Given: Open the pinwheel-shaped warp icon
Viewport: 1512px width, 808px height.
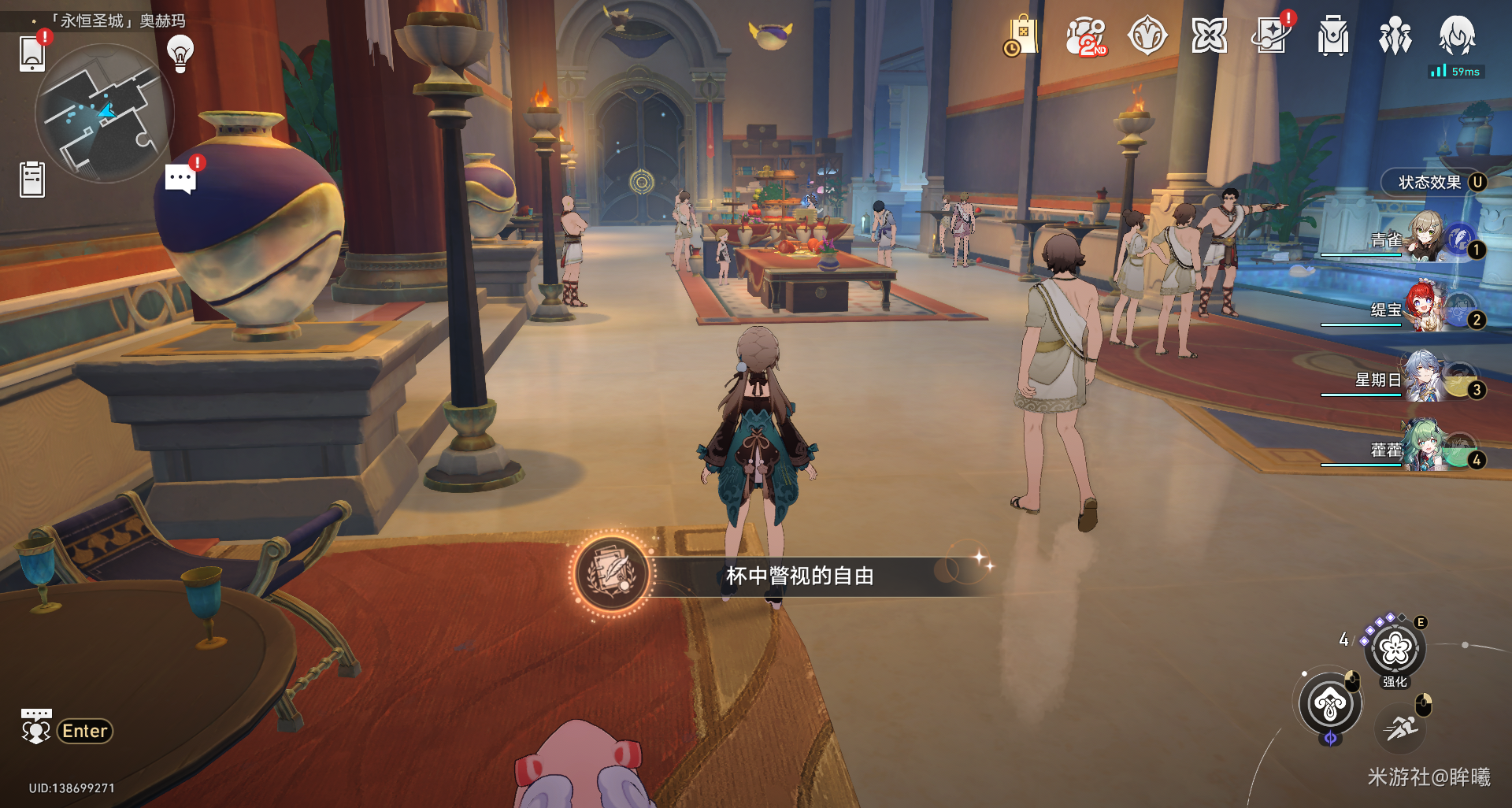Looking at the screenshot, I should pyautogui.click(x=1209, y=36).
